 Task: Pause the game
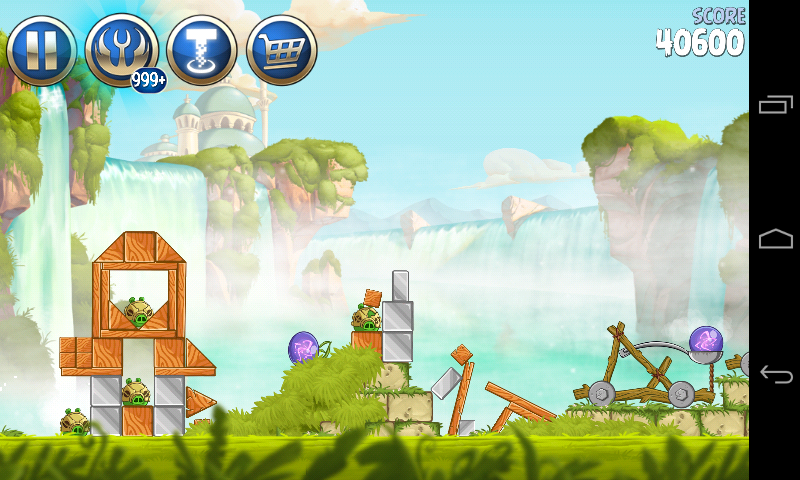tap(41, 48)
